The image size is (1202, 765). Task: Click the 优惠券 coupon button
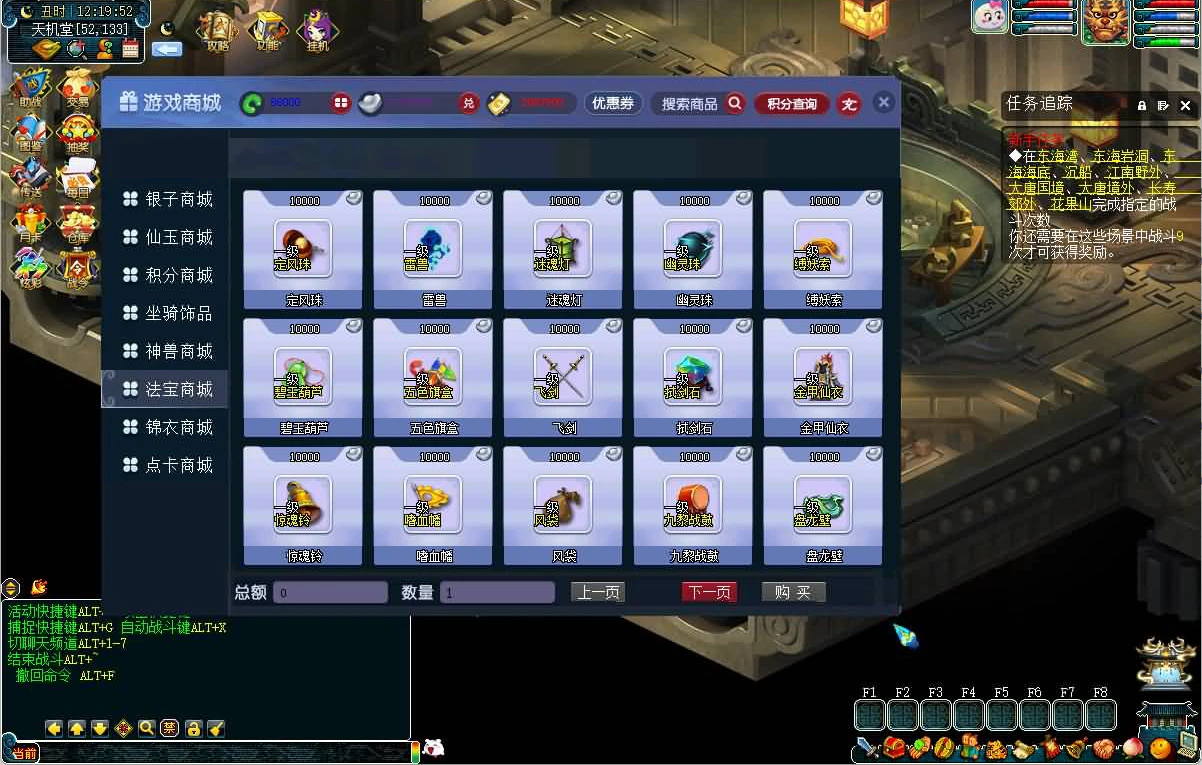[613, 103]
